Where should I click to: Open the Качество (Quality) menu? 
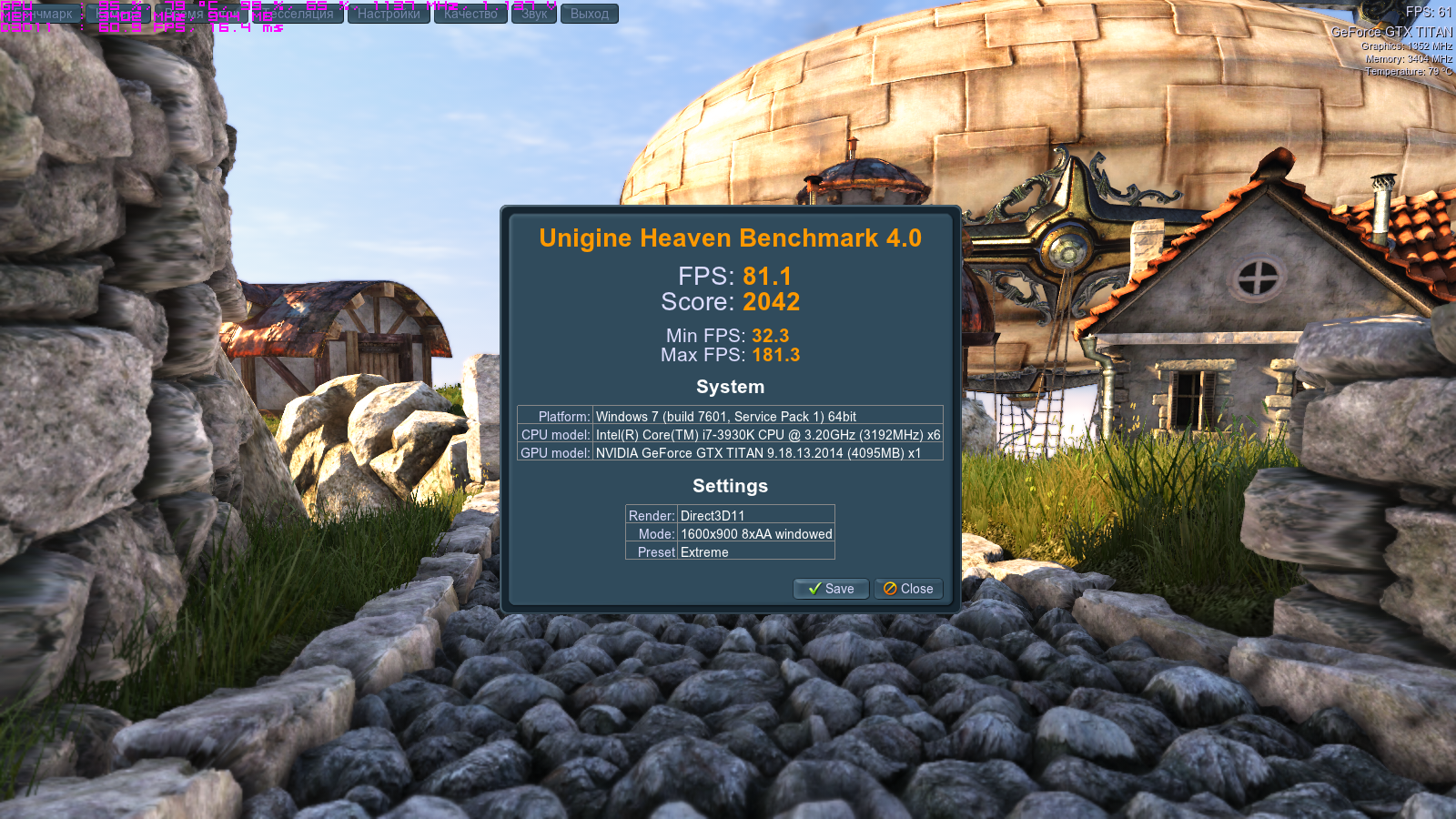click(470, 14)
